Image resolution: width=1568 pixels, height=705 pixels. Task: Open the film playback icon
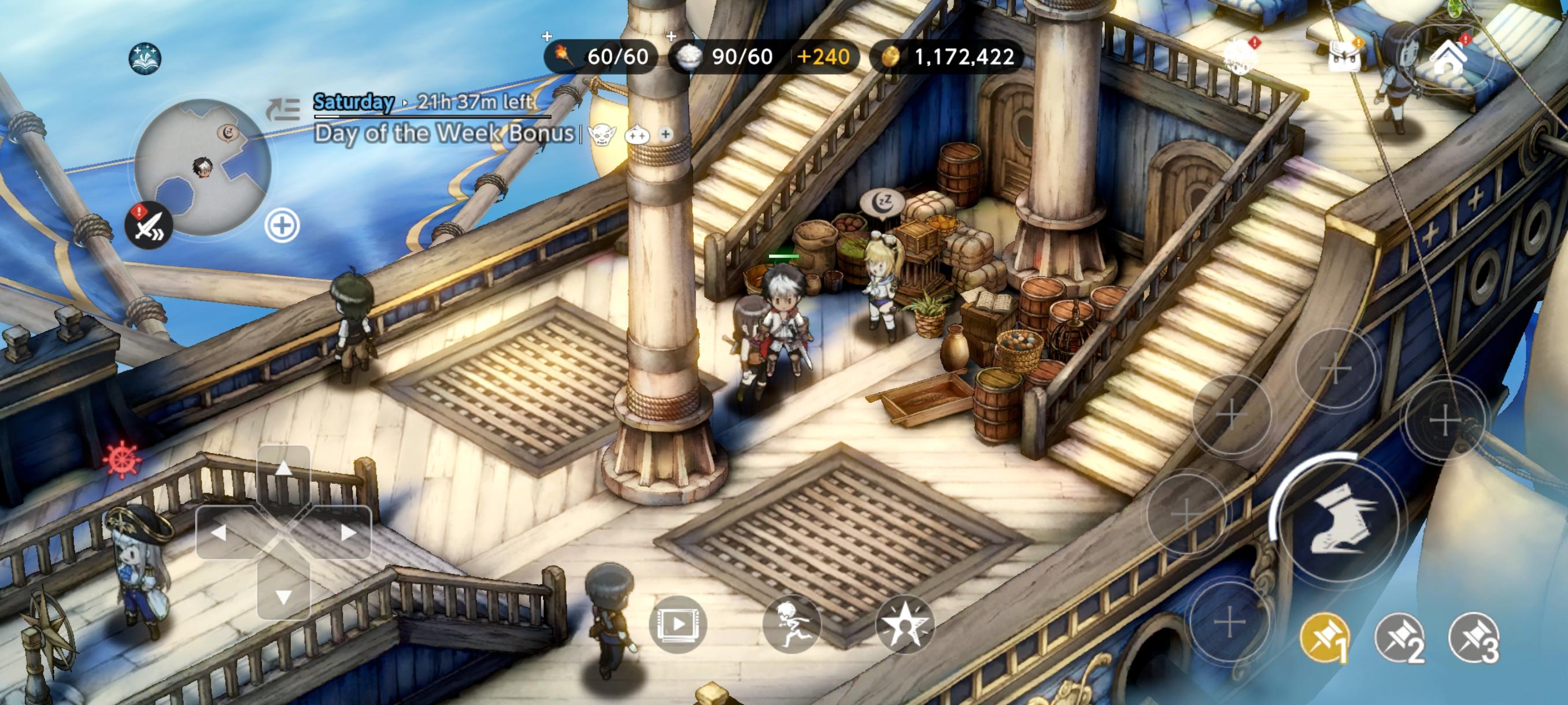pos(678,624)
